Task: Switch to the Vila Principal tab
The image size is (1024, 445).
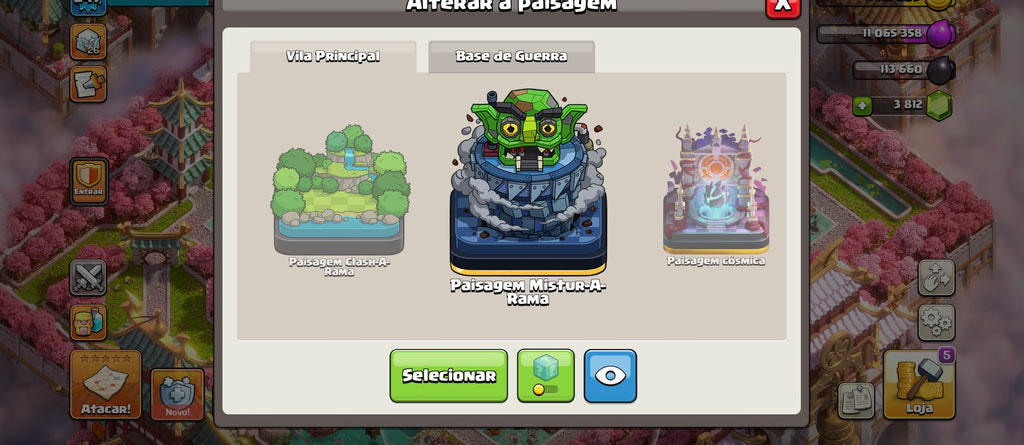Action: (333, 56)
